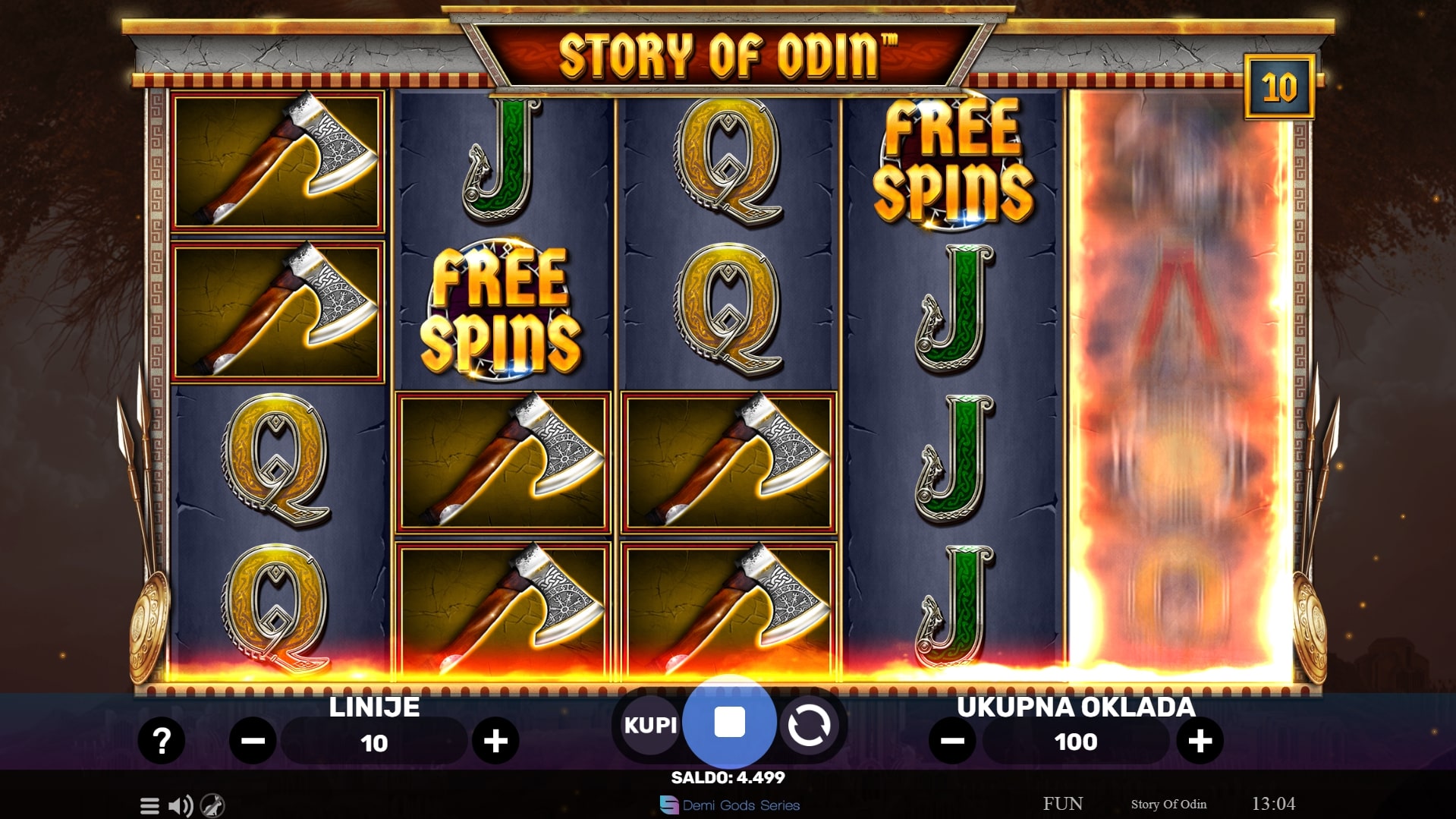Lower the UKUPNA OKLADA total bet

click(952, 741)
